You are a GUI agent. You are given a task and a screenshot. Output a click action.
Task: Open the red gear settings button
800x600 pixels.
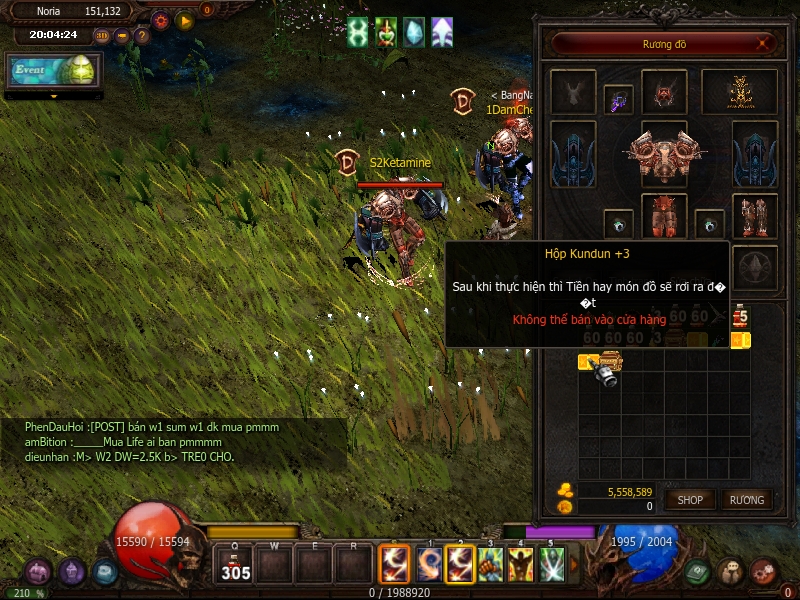tap(160, 20)
